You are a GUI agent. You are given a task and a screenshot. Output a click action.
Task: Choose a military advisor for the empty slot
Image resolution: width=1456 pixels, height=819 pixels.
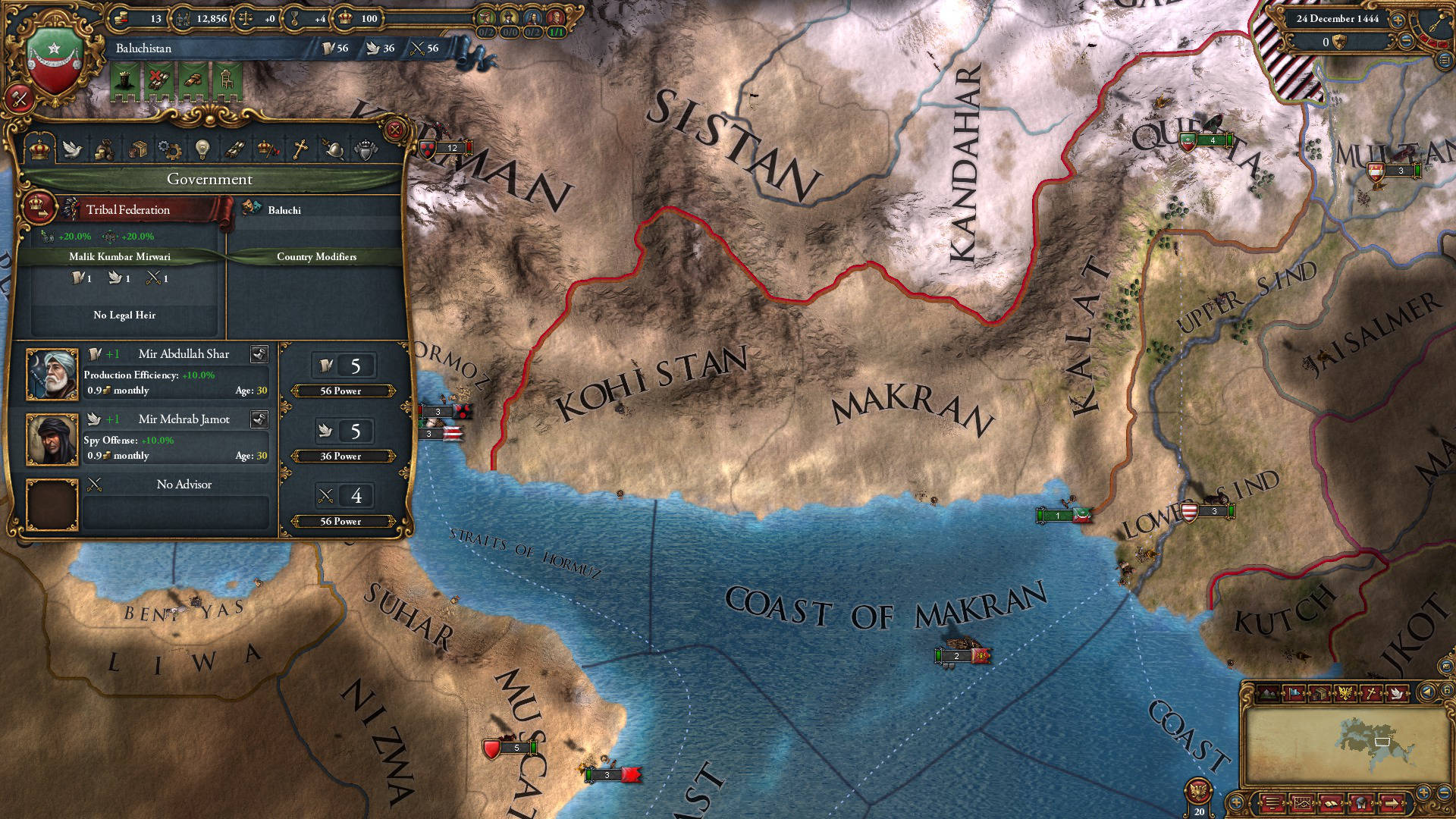point(52,504)
